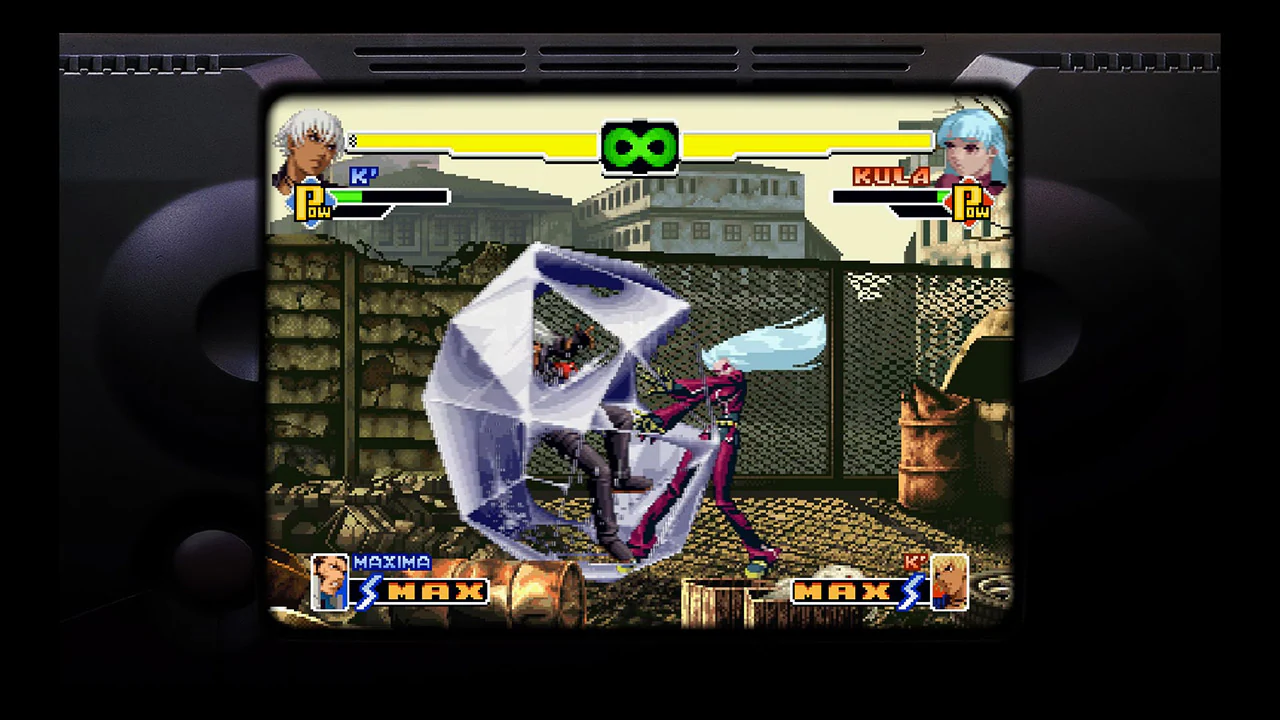Expand the left MAX striker gauge

pos(430,592)
